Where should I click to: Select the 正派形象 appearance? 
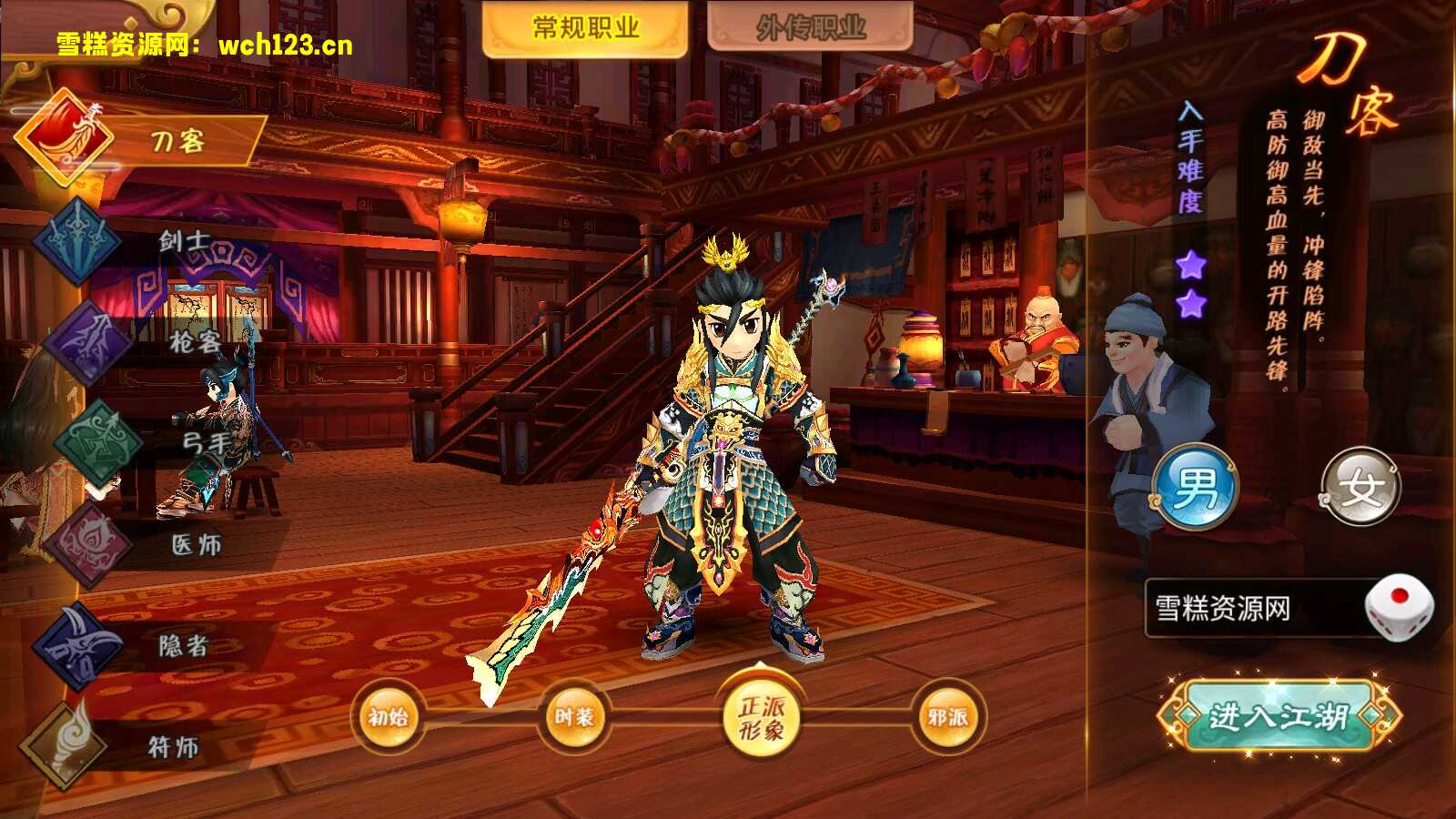[x=762, y=717]
